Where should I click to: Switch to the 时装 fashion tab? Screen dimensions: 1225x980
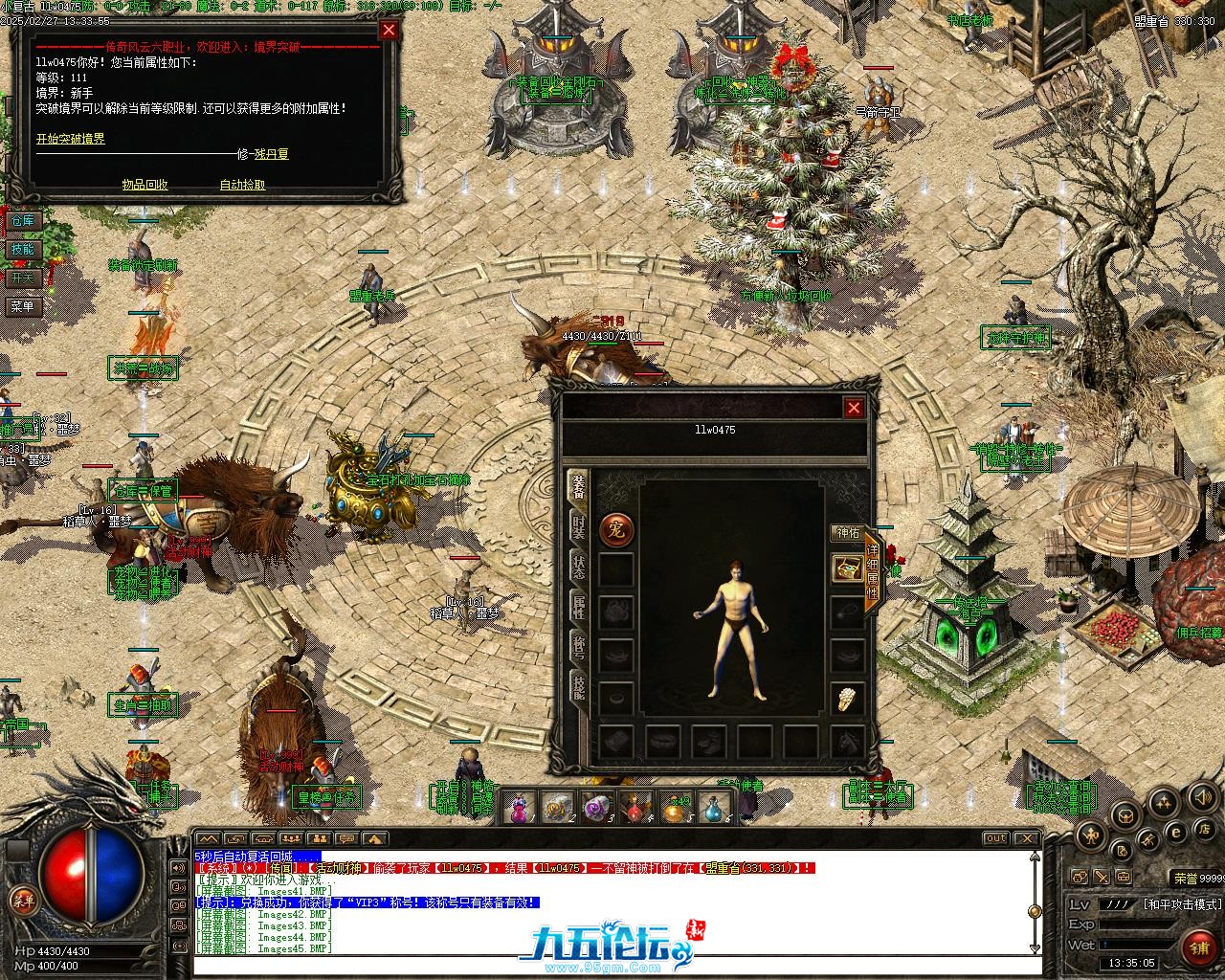(x=579, y=529)
